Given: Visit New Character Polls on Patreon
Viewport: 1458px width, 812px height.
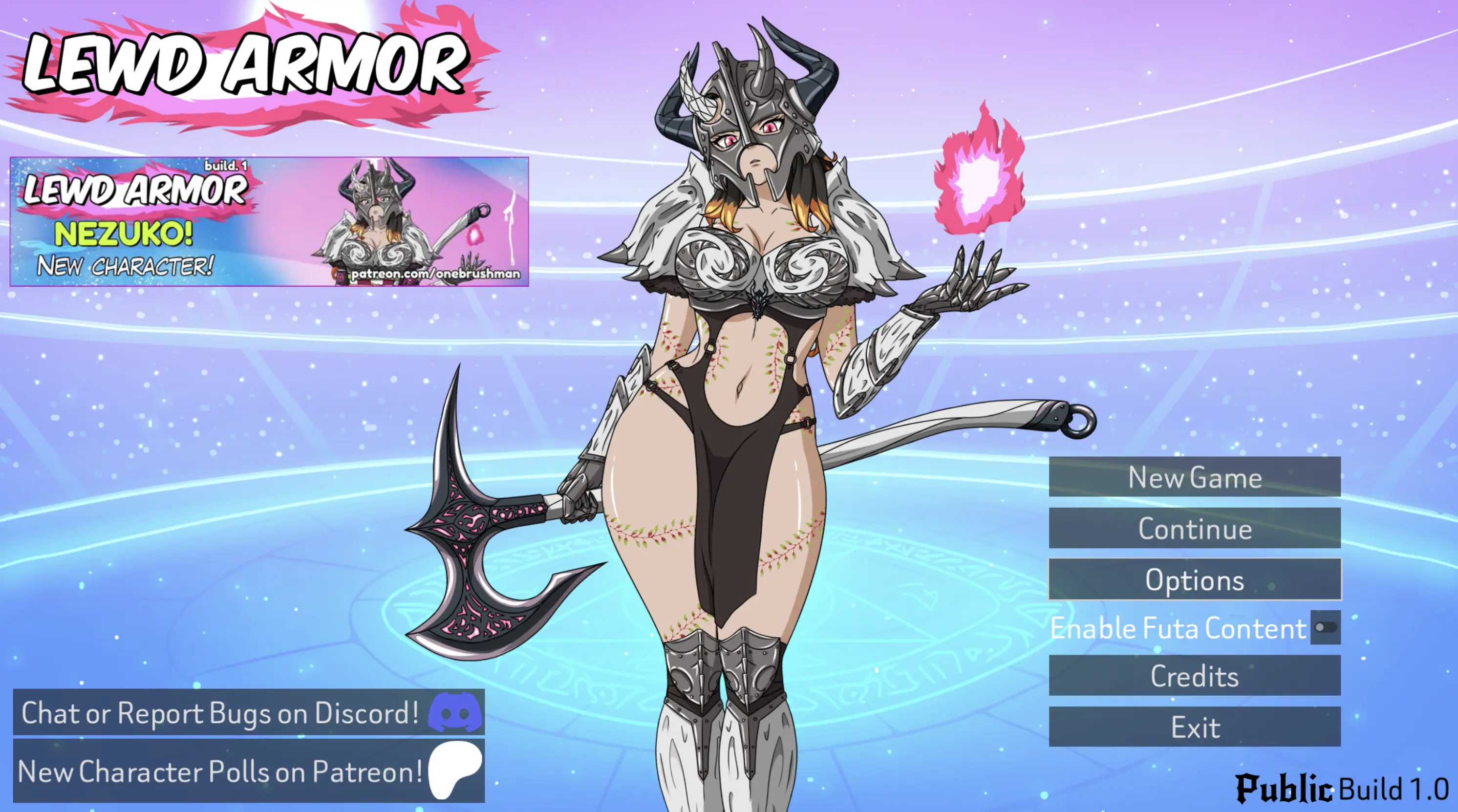Looking at the screenshot, I should click(249, 771).
